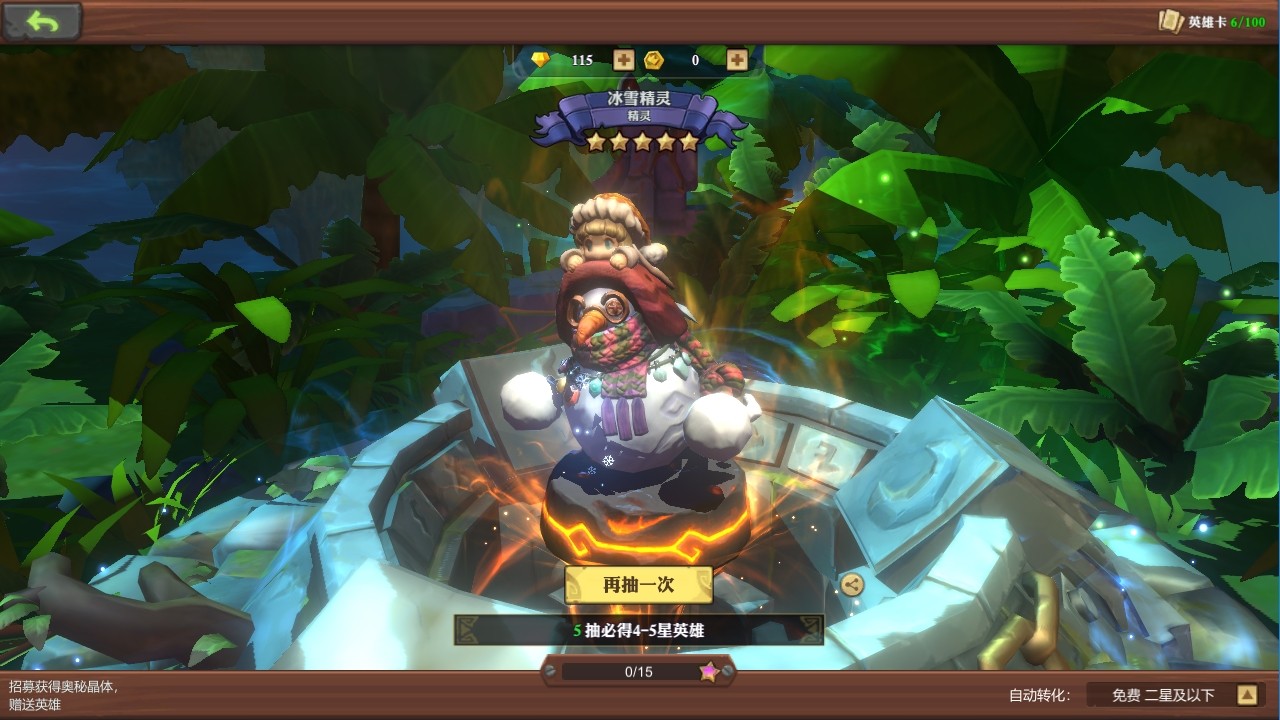Click 再抽一次 to summon again
The height and width of the screenshot is (720, 1280).
[638, 585]
